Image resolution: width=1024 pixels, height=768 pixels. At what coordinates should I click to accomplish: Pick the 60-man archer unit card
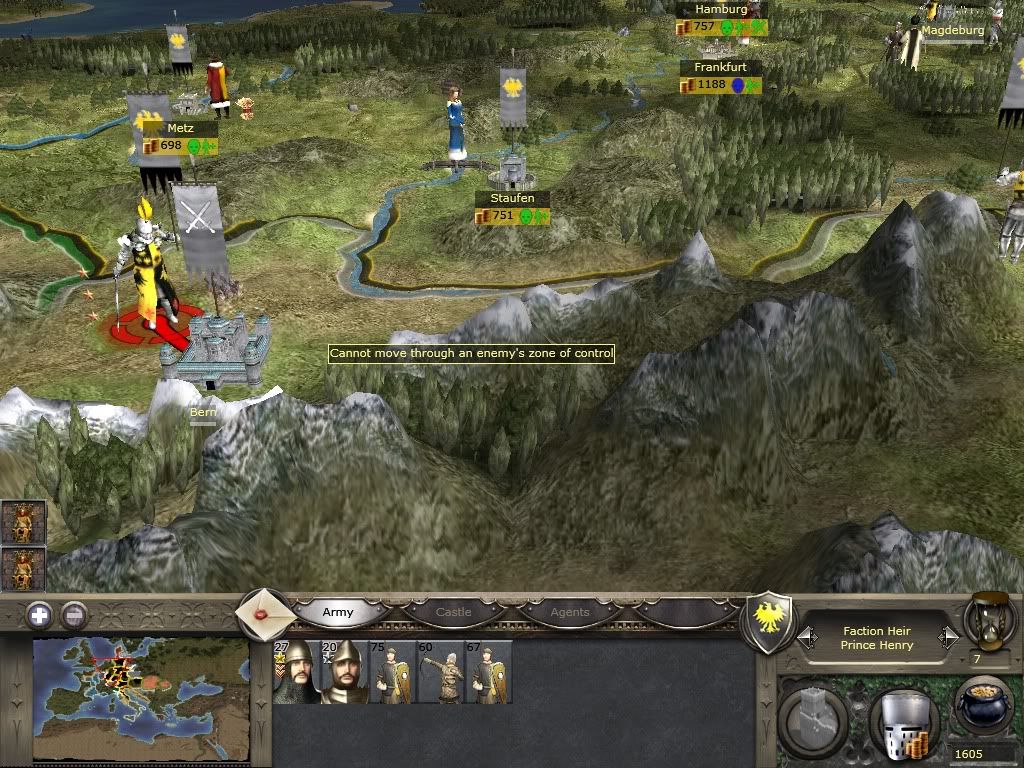pos(440,672)
